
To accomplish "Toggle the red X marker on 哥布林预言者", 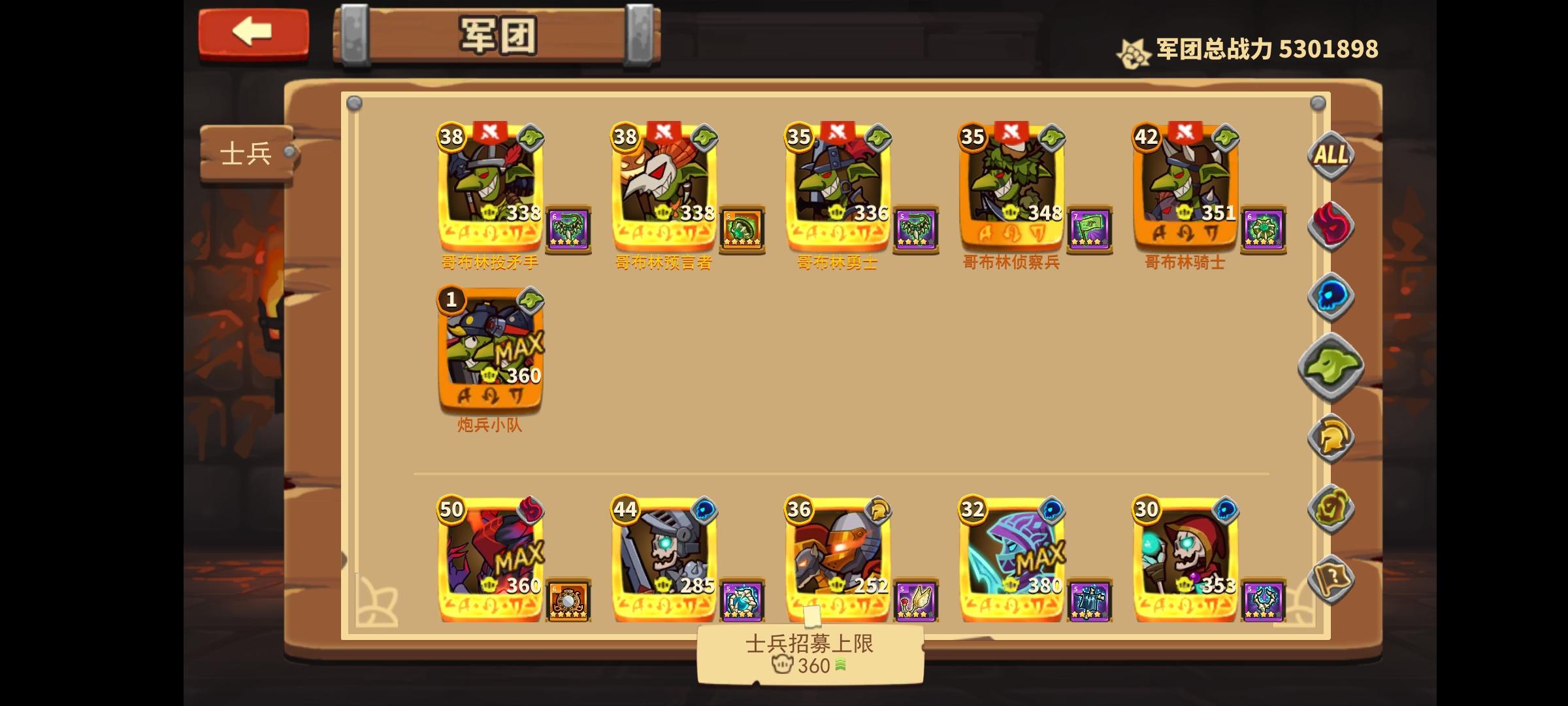I will coord(664,131).
